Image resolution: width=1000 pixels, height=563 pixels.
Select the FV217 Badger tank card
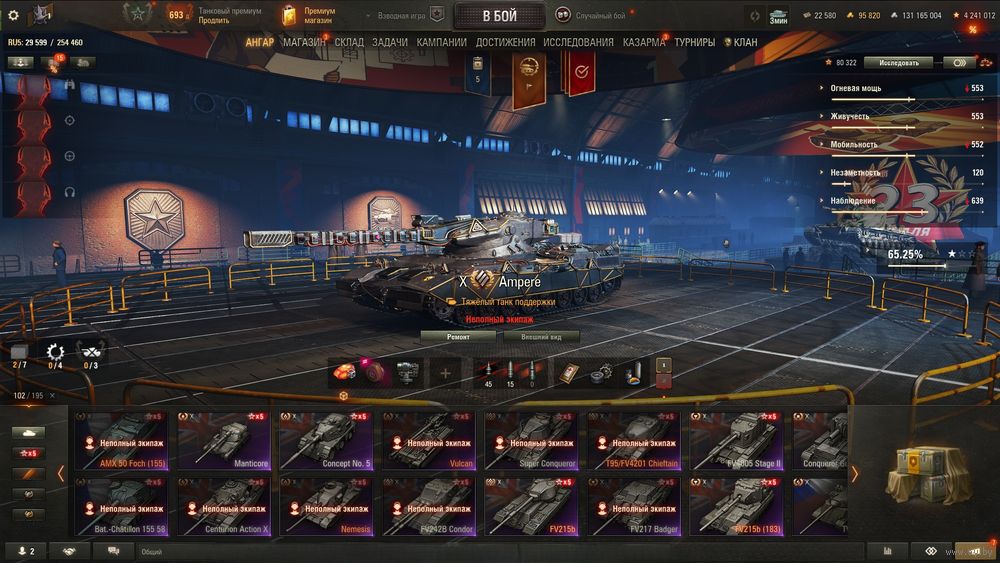click(638, 505)
